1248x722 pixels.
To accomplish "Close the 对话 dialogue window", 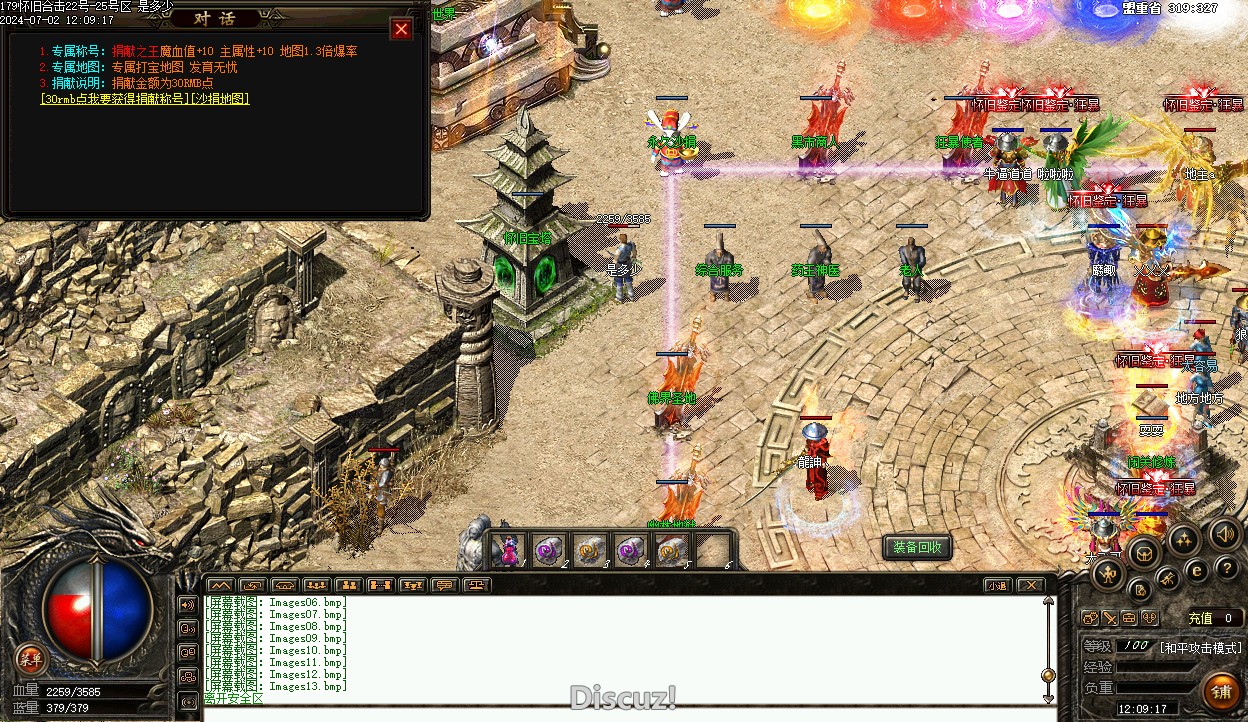I will coord(401,29).
